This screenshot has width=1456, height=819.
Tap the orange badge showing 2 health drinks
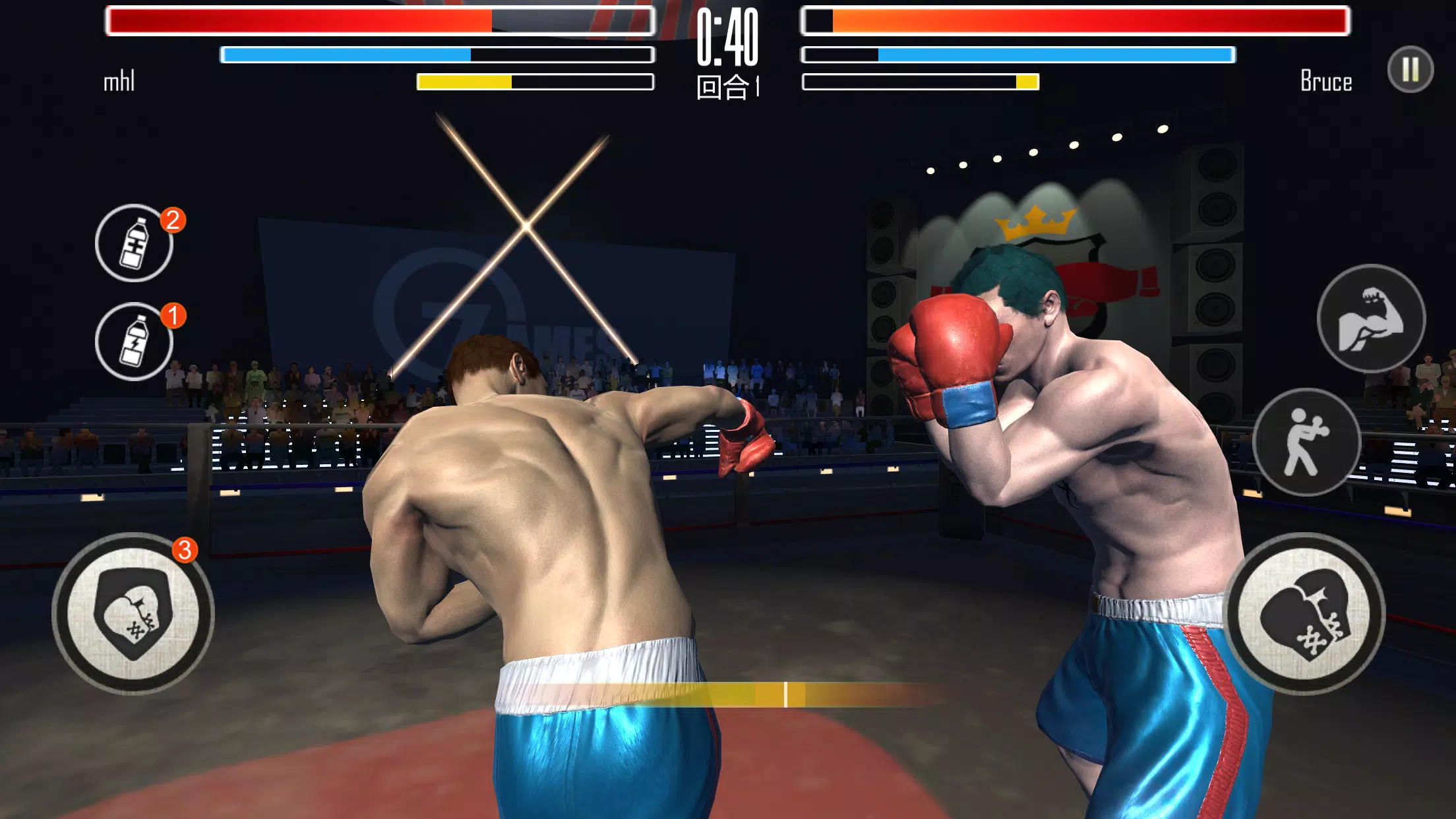point(173,222)
